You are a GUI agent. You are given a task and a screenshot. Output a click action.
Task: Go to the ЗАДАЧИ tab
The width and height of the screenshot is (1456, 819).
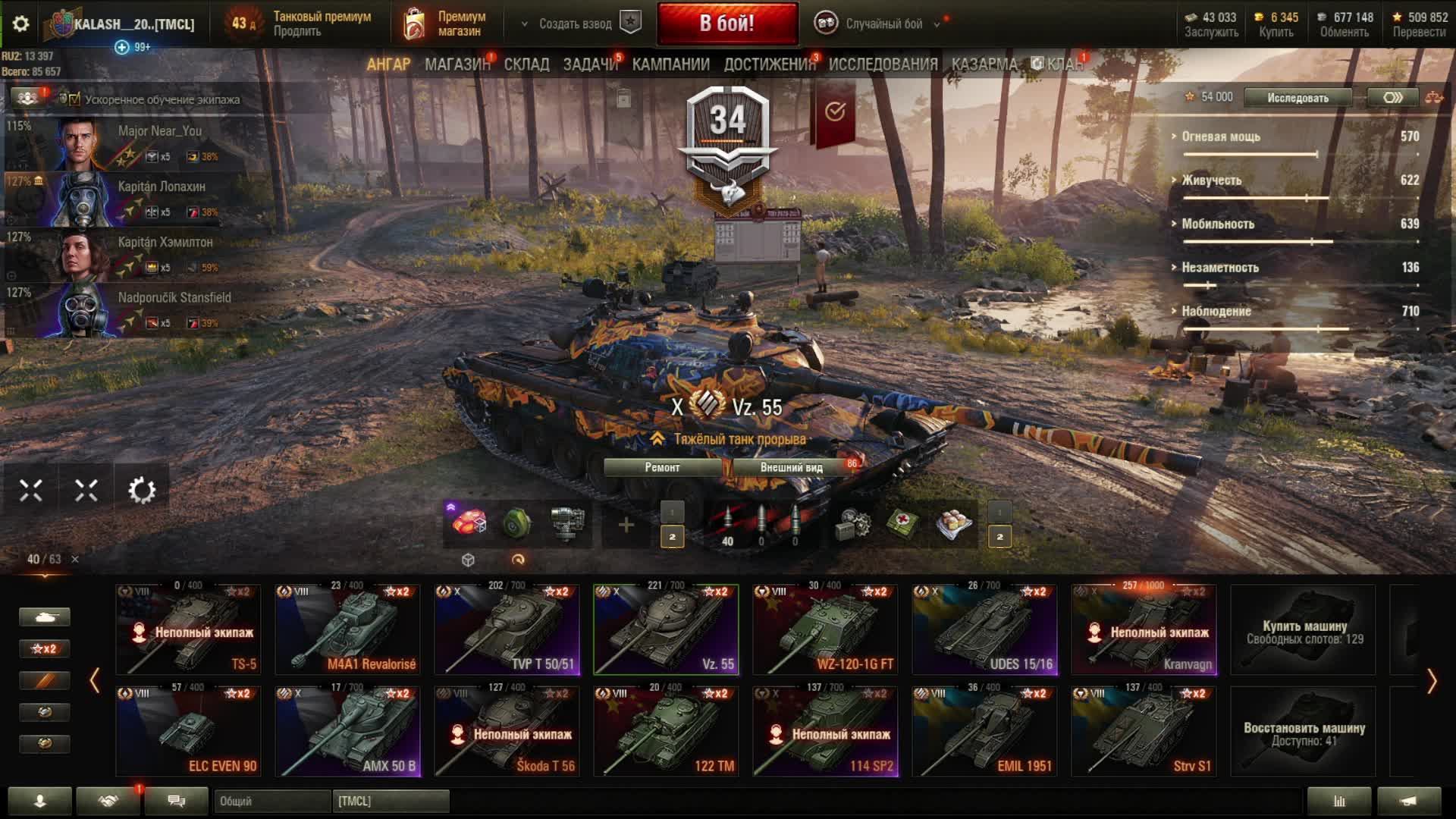click(590, 64)
